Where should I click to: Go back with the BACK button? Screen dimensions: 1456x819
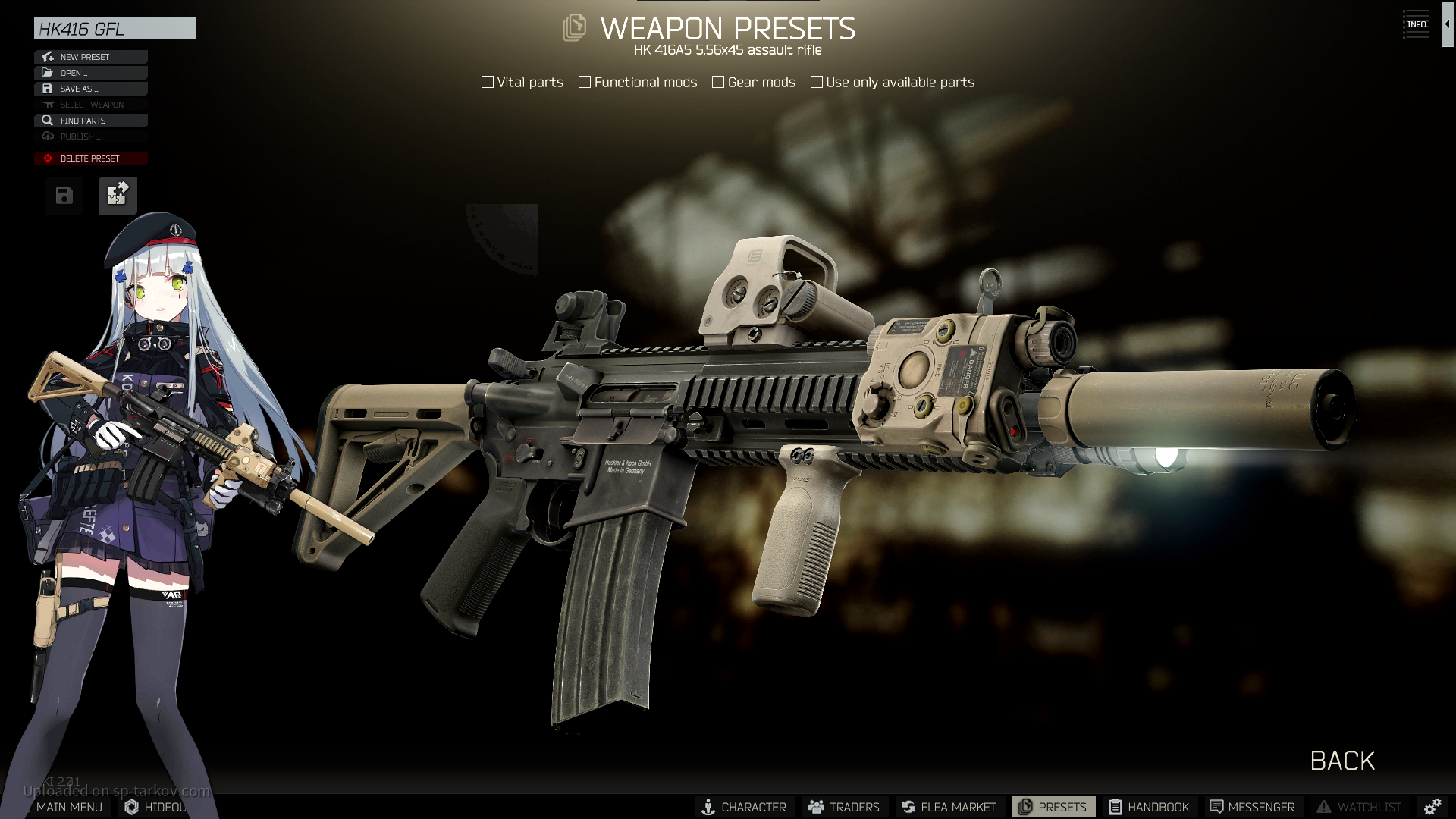coord(1342,761)
